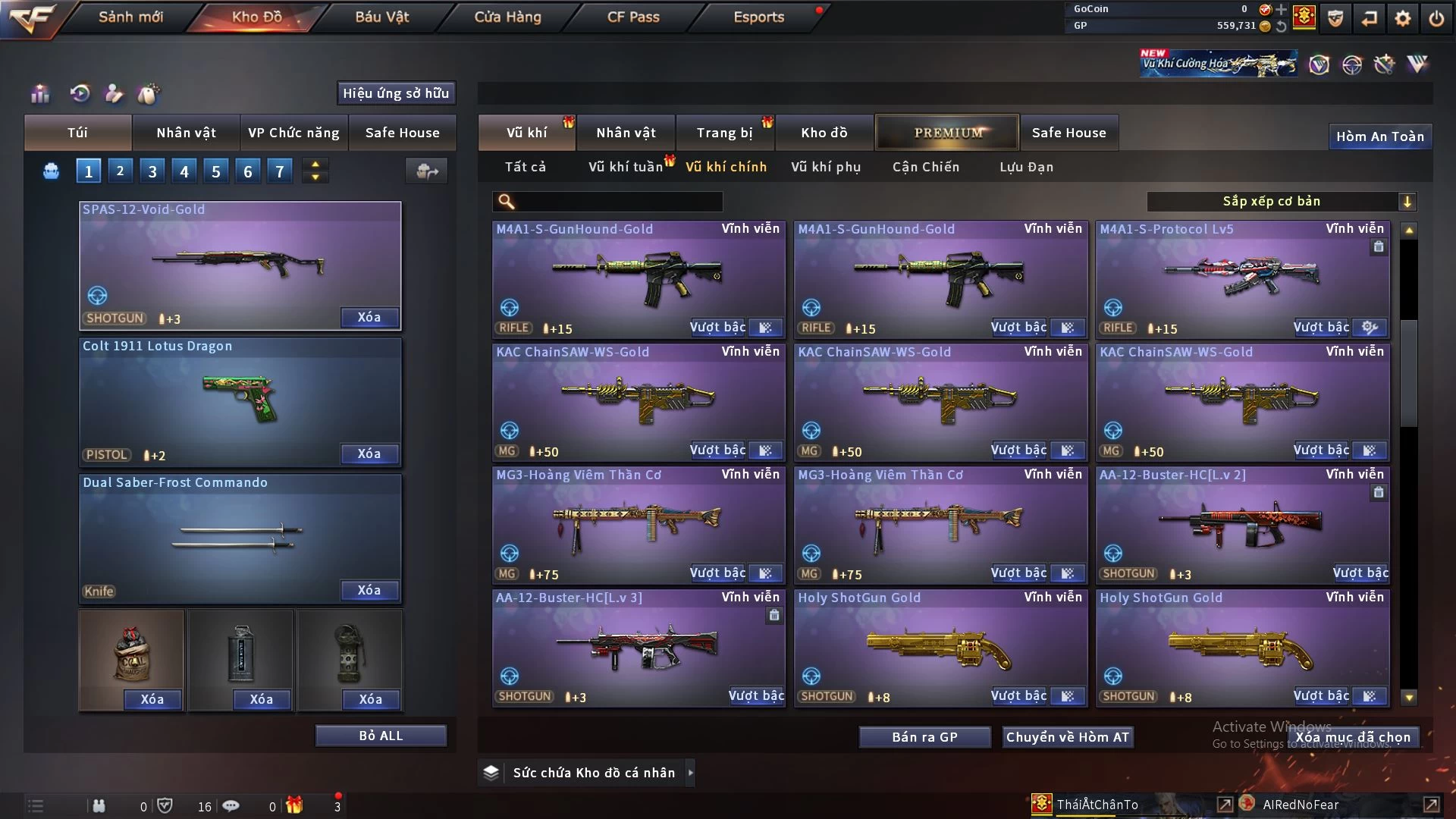The width and height of the screenshot is (1456, 819).
Task: Clear all bag items with Bỏ ALL
Action: [x=381, y=736]
